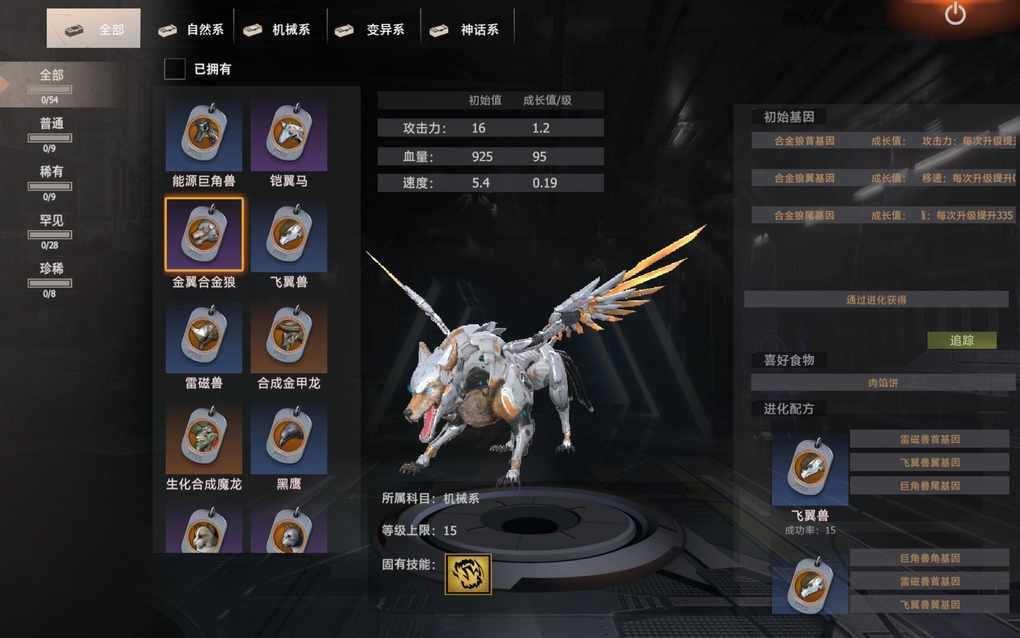This screenshot has height=638, width=1020.
Task: Click the power button icon
Action: click(x=955, y=15)
